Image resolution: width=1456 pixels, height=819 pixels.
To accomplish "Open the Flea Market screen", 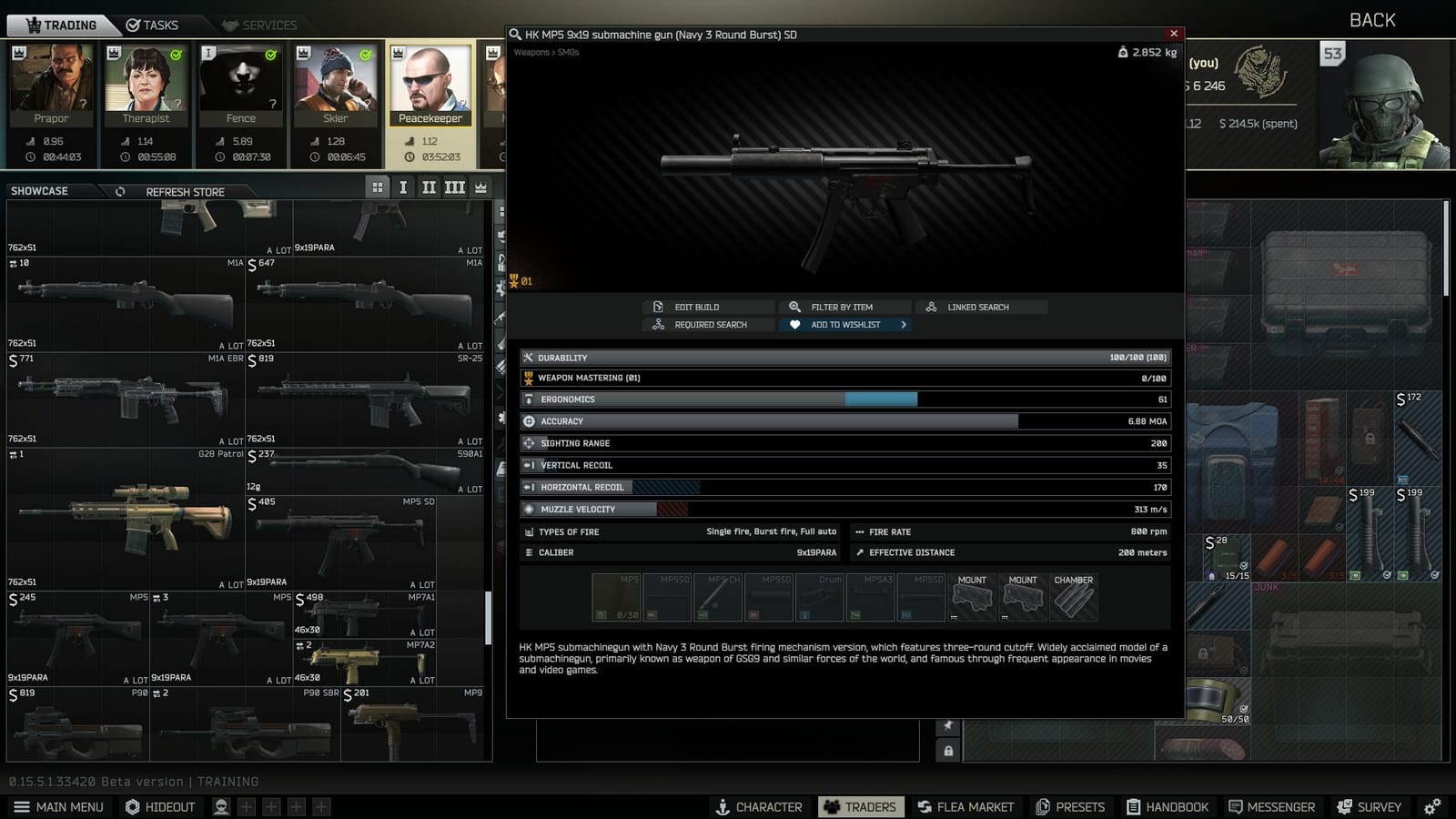I will coord(966,806).
